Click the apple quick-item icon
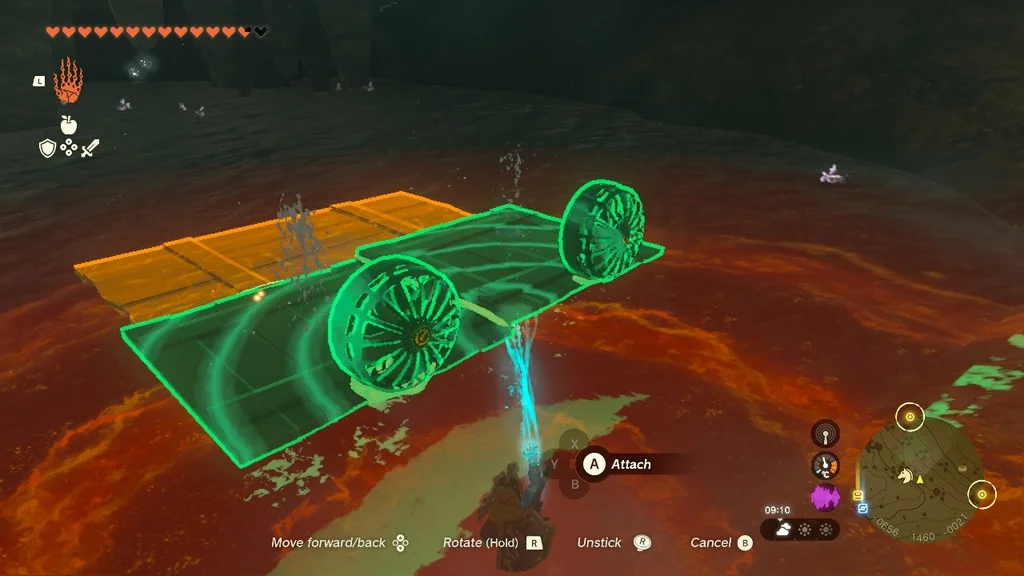Viewport: 1024px width, 576px height. pos(69,125)
